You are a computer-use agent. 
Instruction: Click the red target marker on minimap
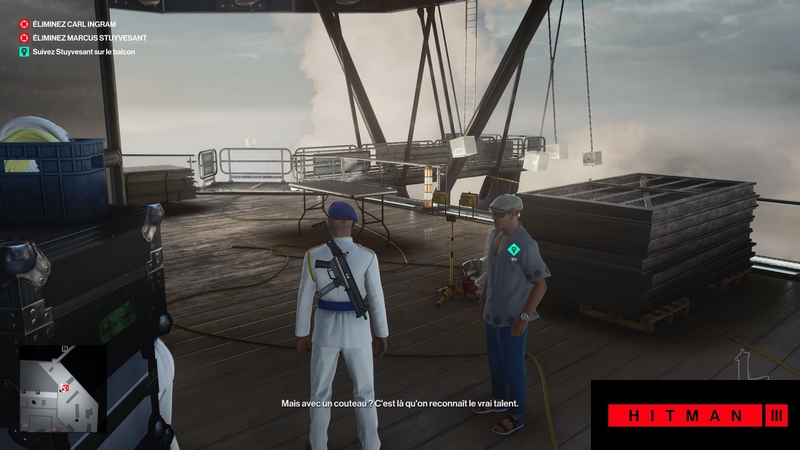(x=65, y=387)
